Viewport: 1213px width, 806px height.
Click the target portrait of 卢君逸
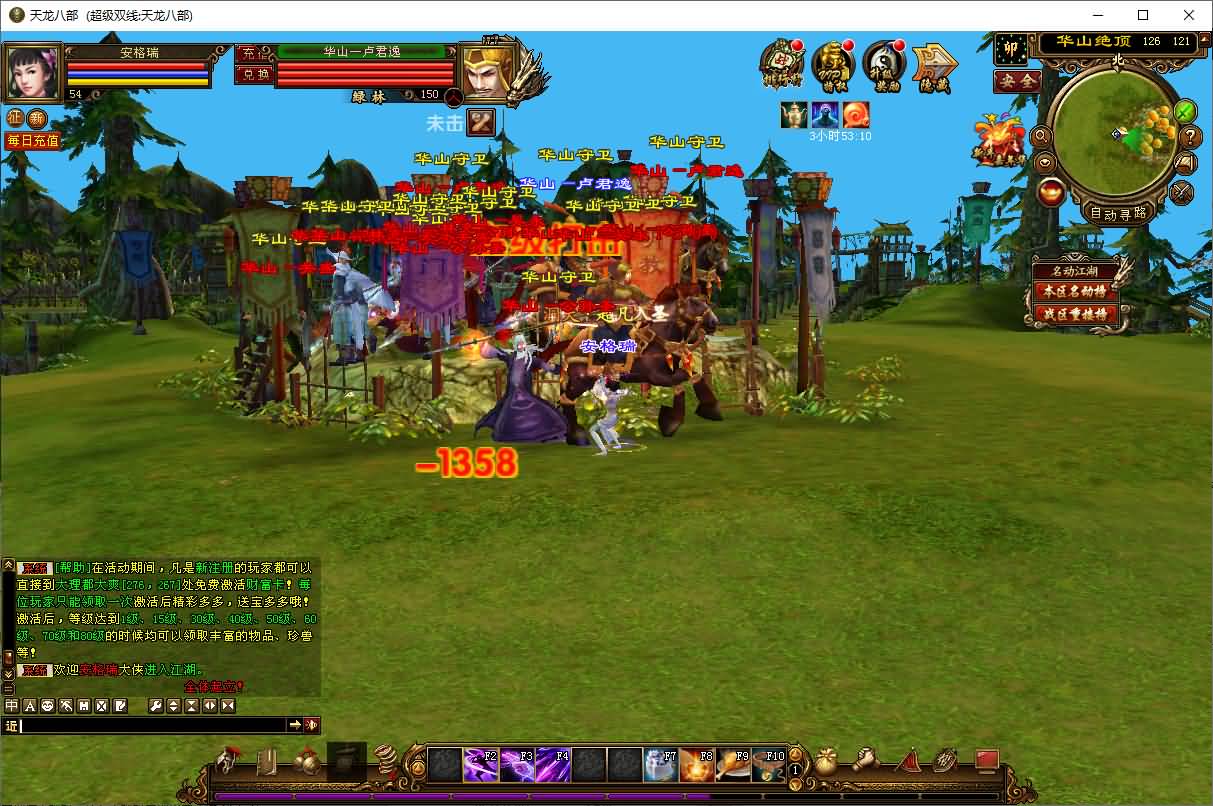pyautogui.click(x=487, y=72)
